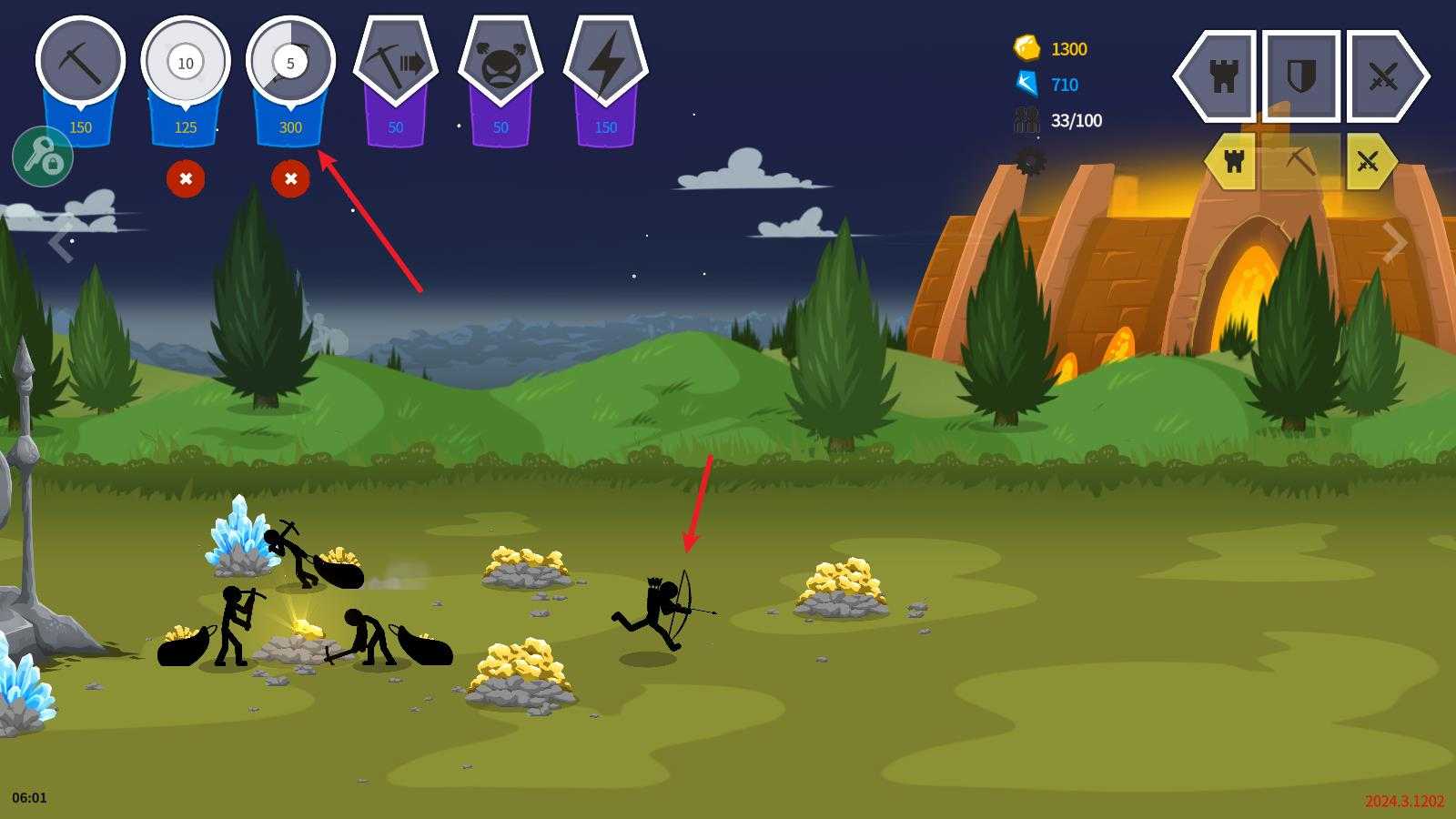Train a miner for 150 gold

click(80, 64)
